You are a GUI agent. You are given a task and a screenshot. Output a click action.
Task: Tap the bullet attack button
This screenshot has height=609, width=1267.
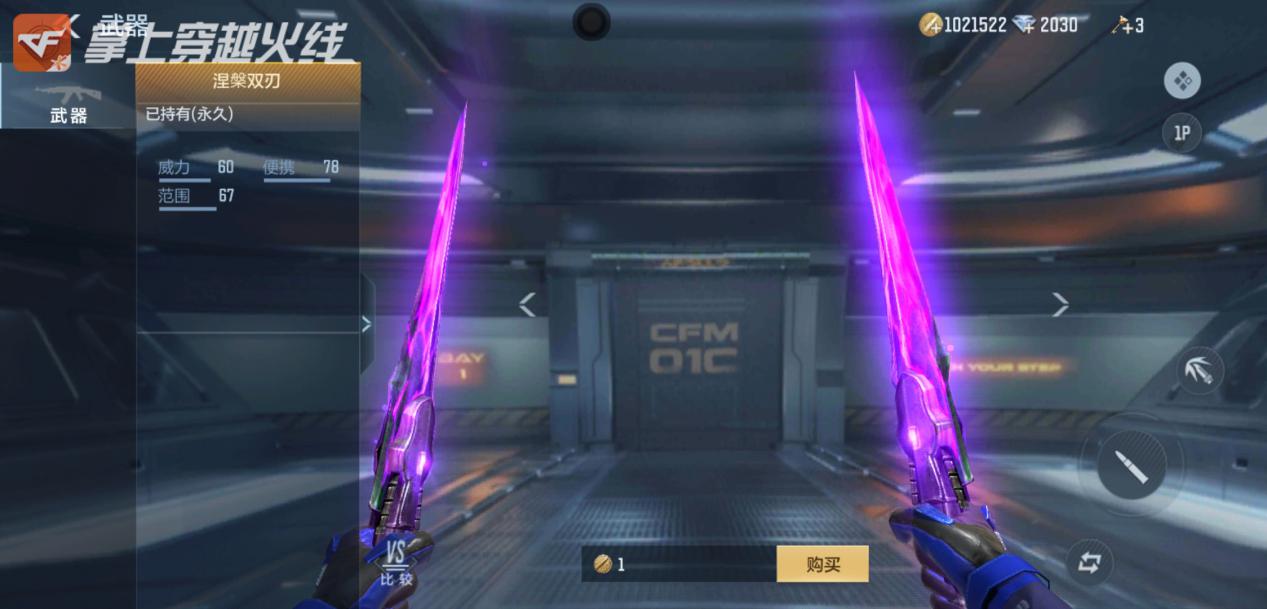tap(1131, 465)
